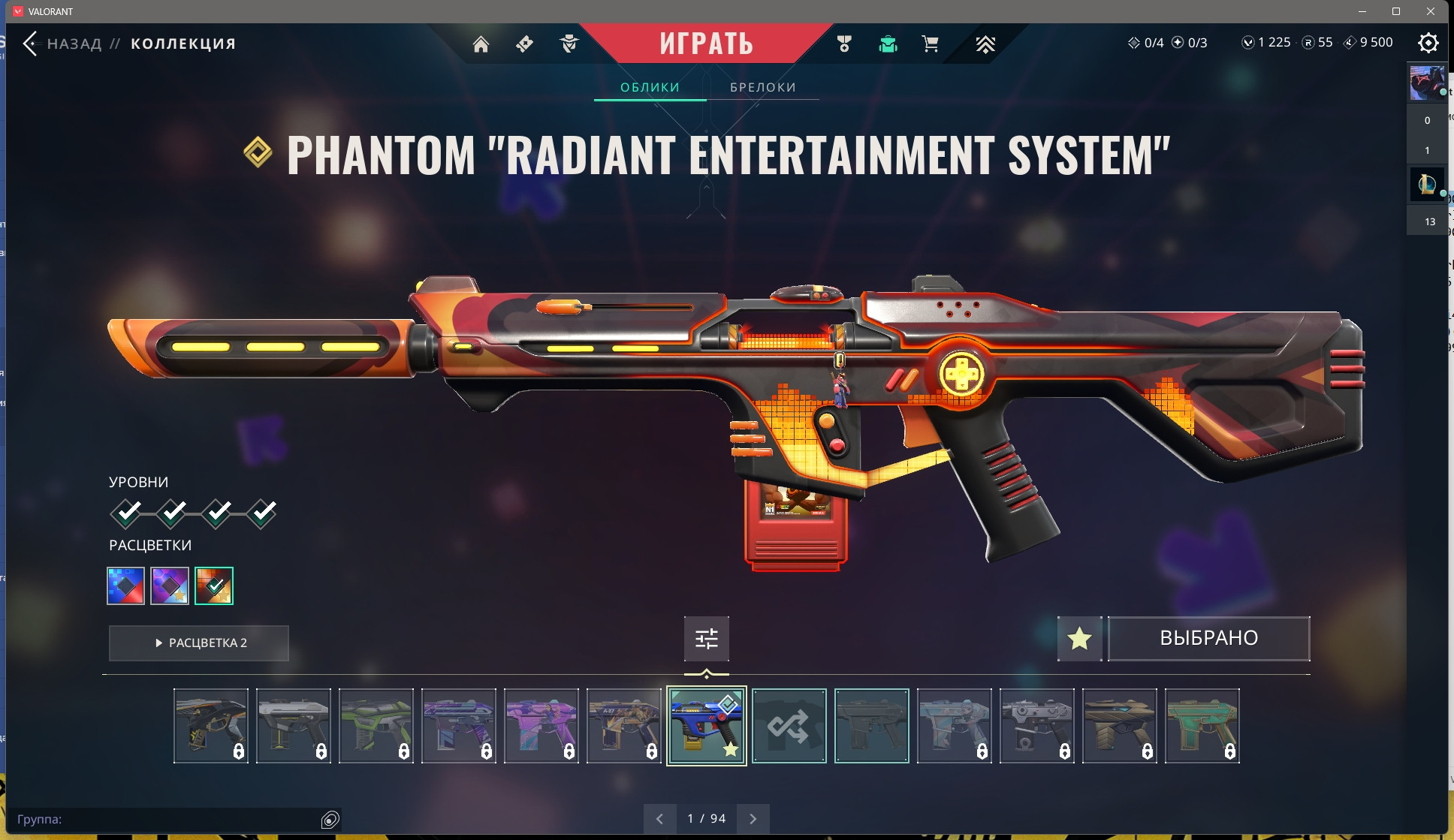Select the ОБЛИКИ tab
Viewport: 1454px width, 840px height.
click(x=650, y=87)
